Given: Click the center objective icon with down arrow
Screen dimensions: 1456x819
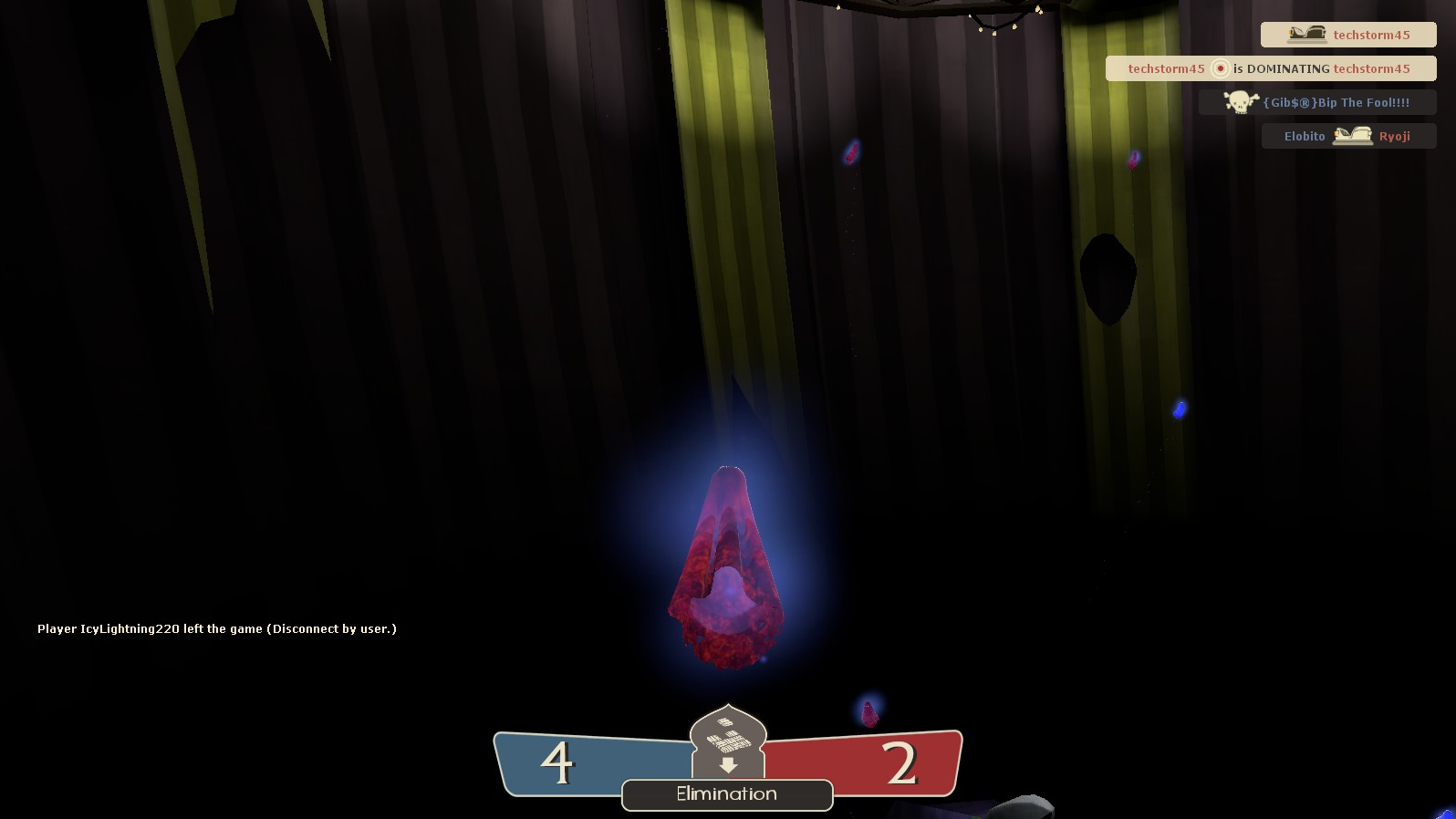Looking at the screenshot, I should tap(728, 741).
